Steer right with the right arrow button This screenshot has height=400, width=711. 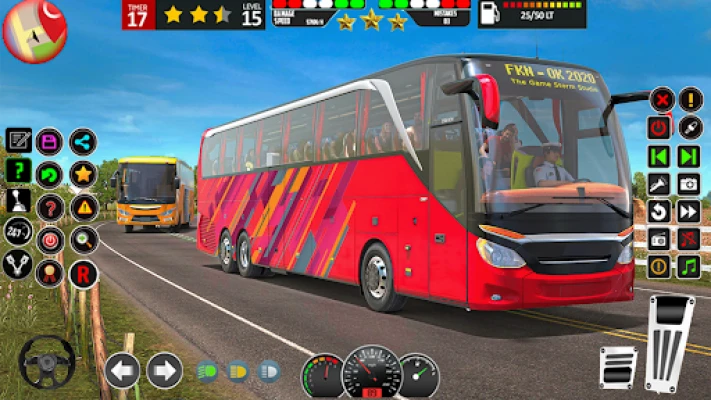coord(164,370)
